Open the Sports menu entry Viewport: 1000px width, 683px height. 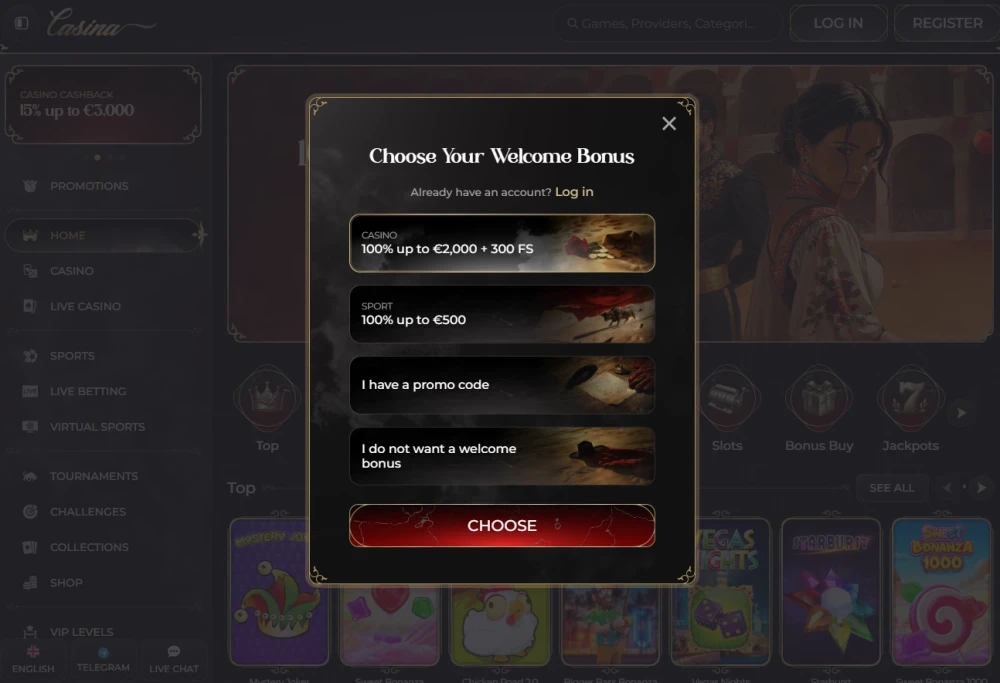[72, 356]
